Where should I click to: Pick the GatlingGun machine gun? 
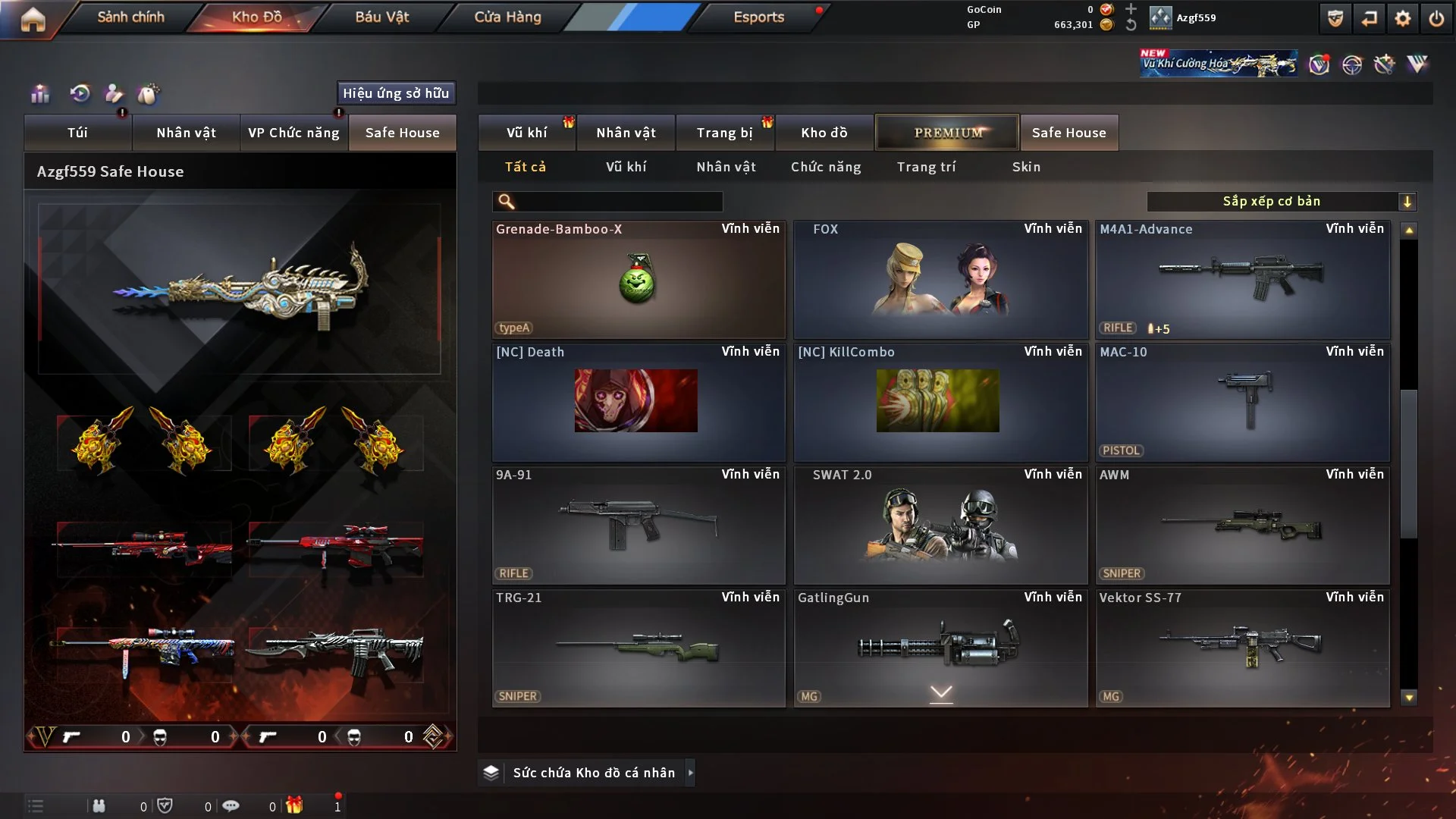tap(940, 648)
